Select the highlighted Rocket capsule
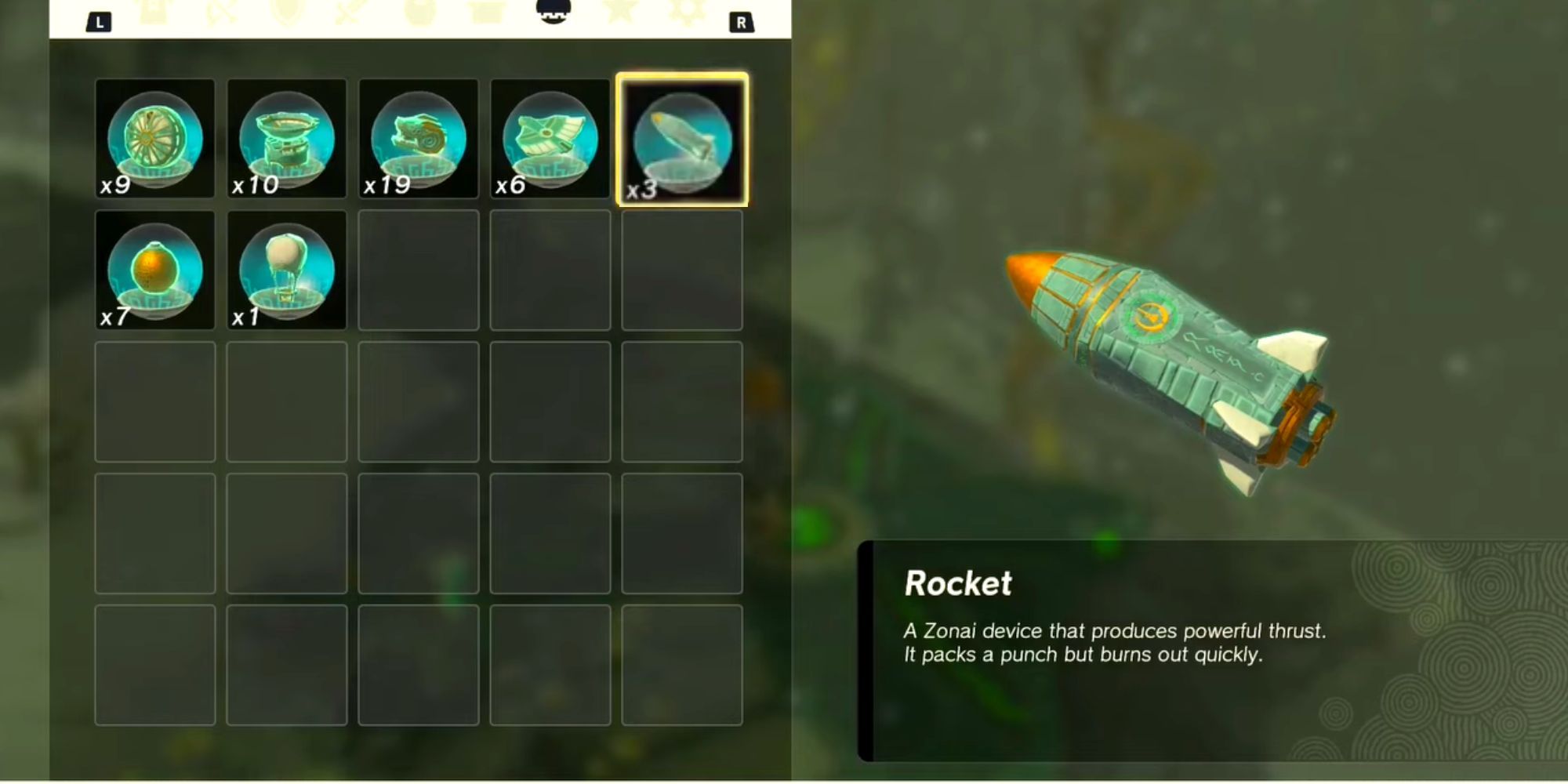The height and width of the screenshot is (784, 1568). pyautogui.click(x=681, y=141)
